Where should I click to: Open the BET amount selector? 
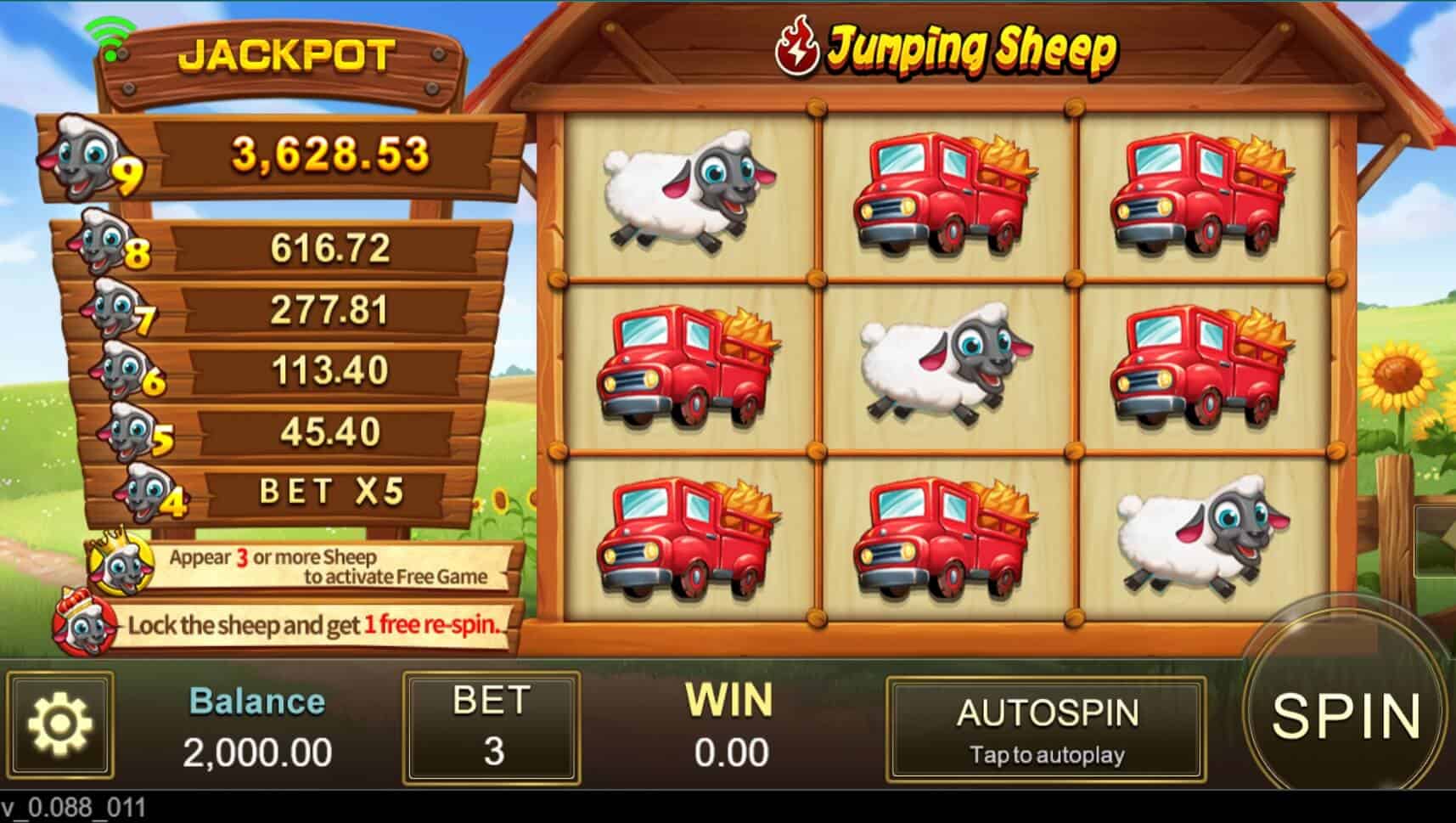pyautogui.click(x=491, y=726)
